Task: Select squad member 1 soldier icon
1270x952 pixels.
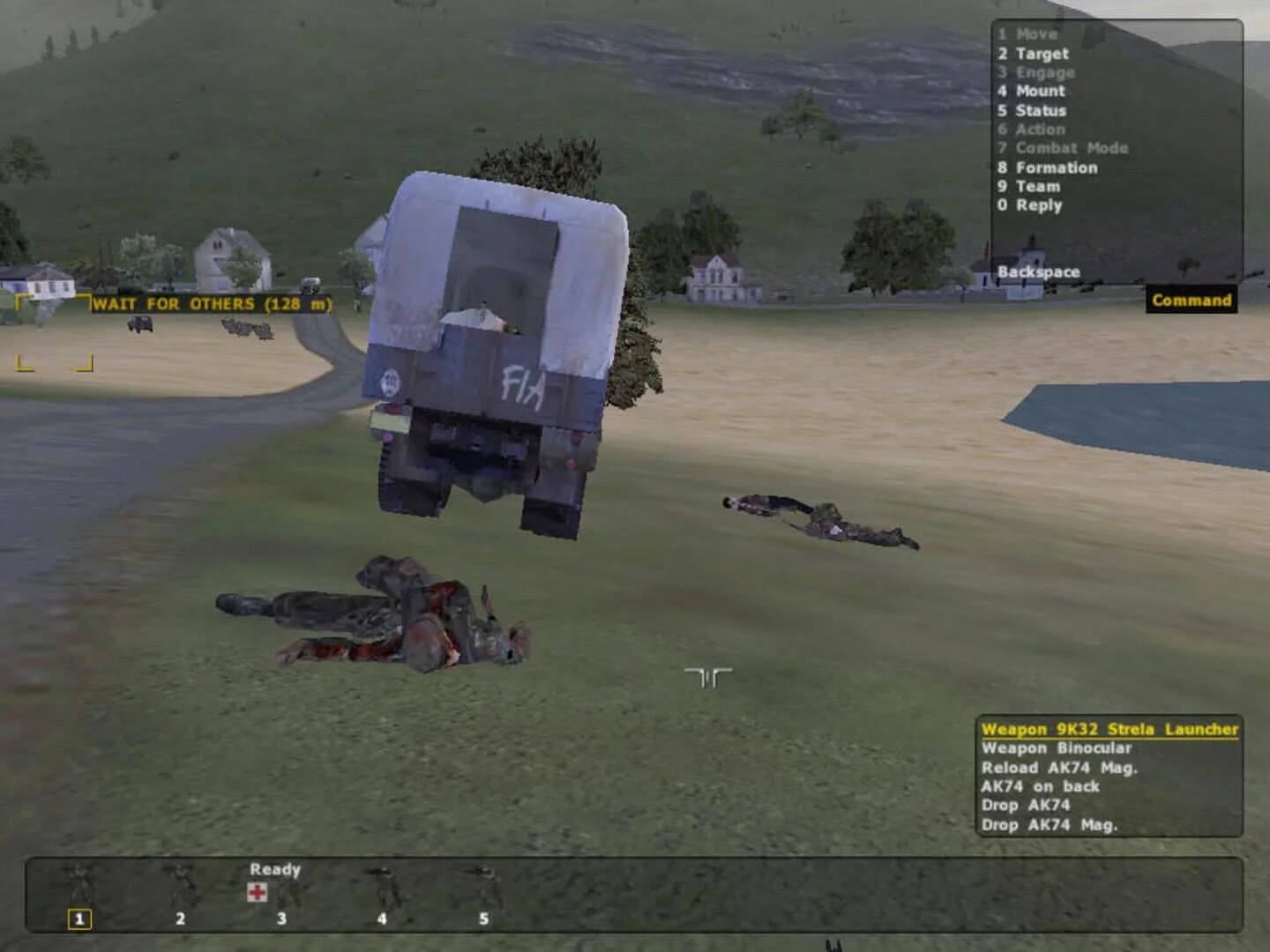Action: pos(79,881)
